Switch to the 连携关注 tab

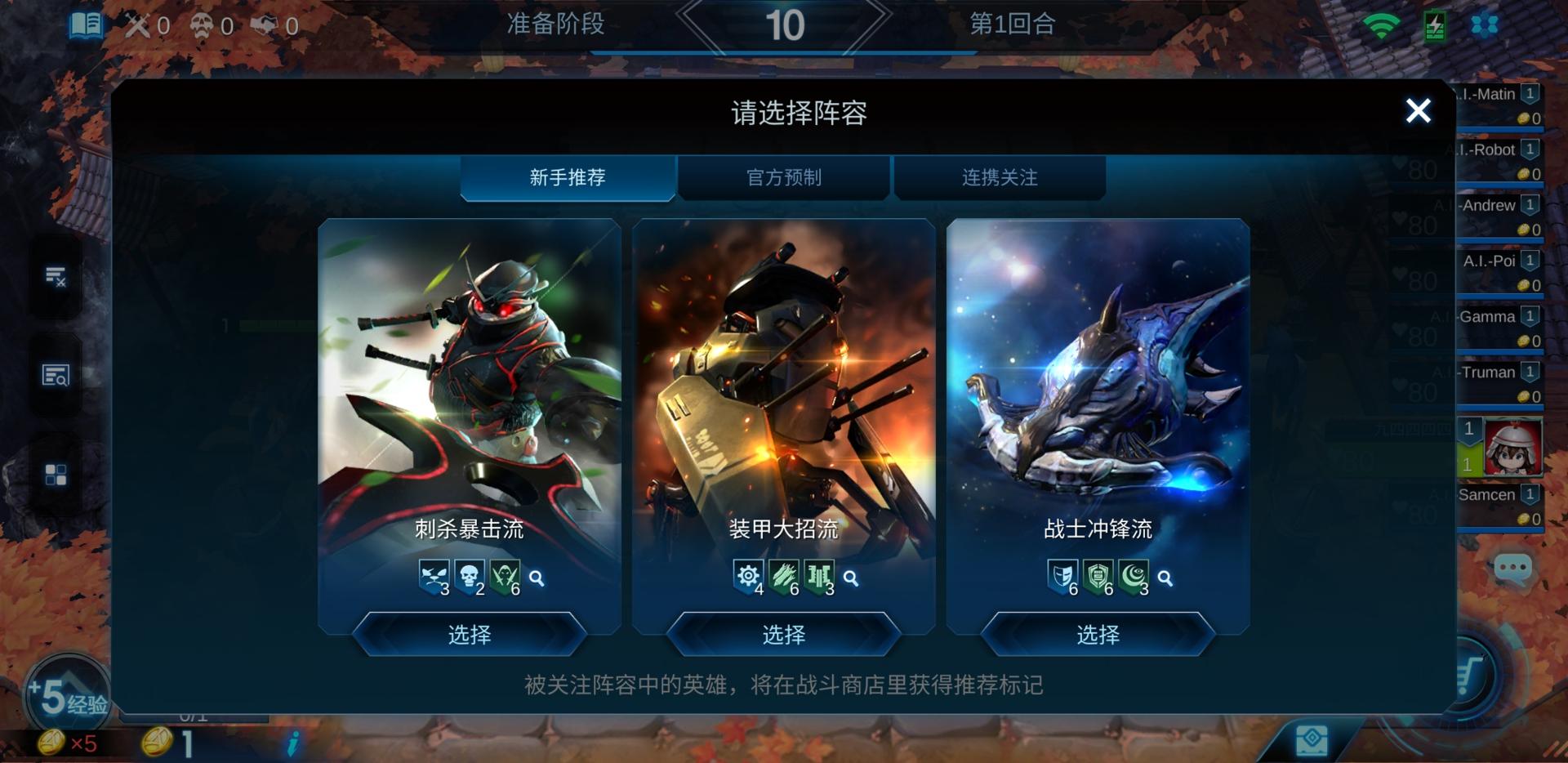[x=999, y=177]
